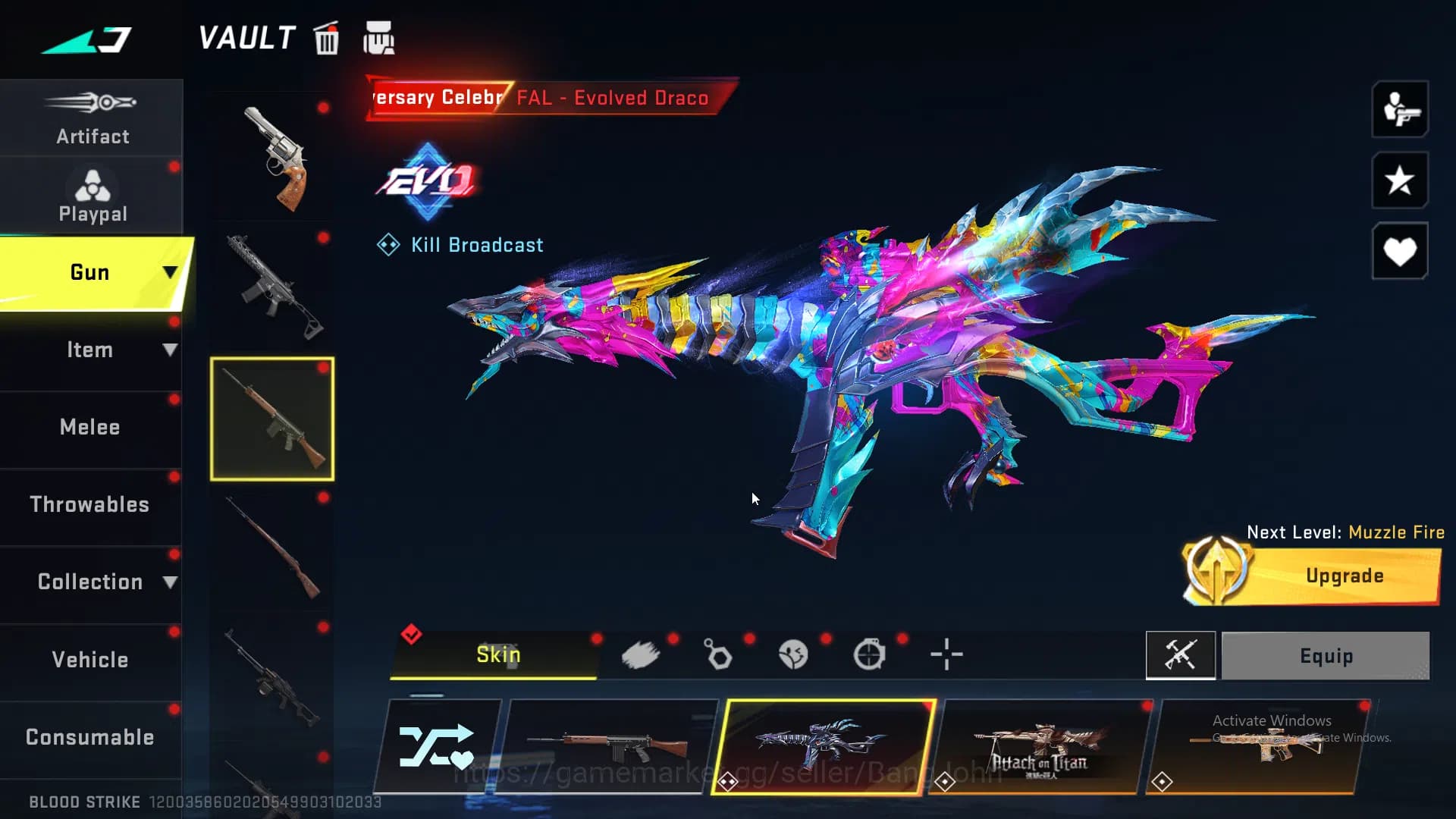Click the Upgrade button

1344,576
